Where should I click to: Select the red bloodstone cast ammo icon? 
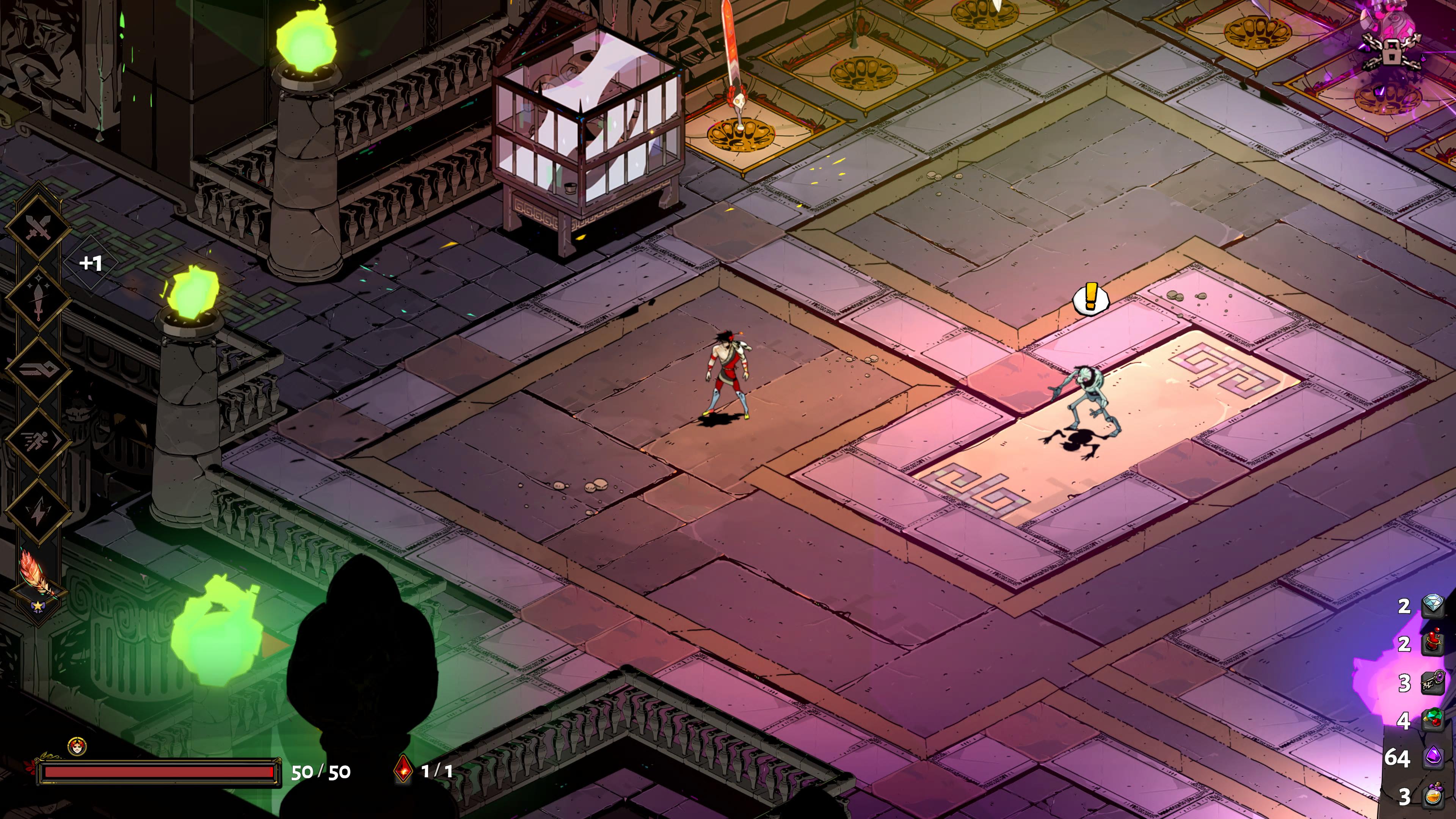pos(403,770)
